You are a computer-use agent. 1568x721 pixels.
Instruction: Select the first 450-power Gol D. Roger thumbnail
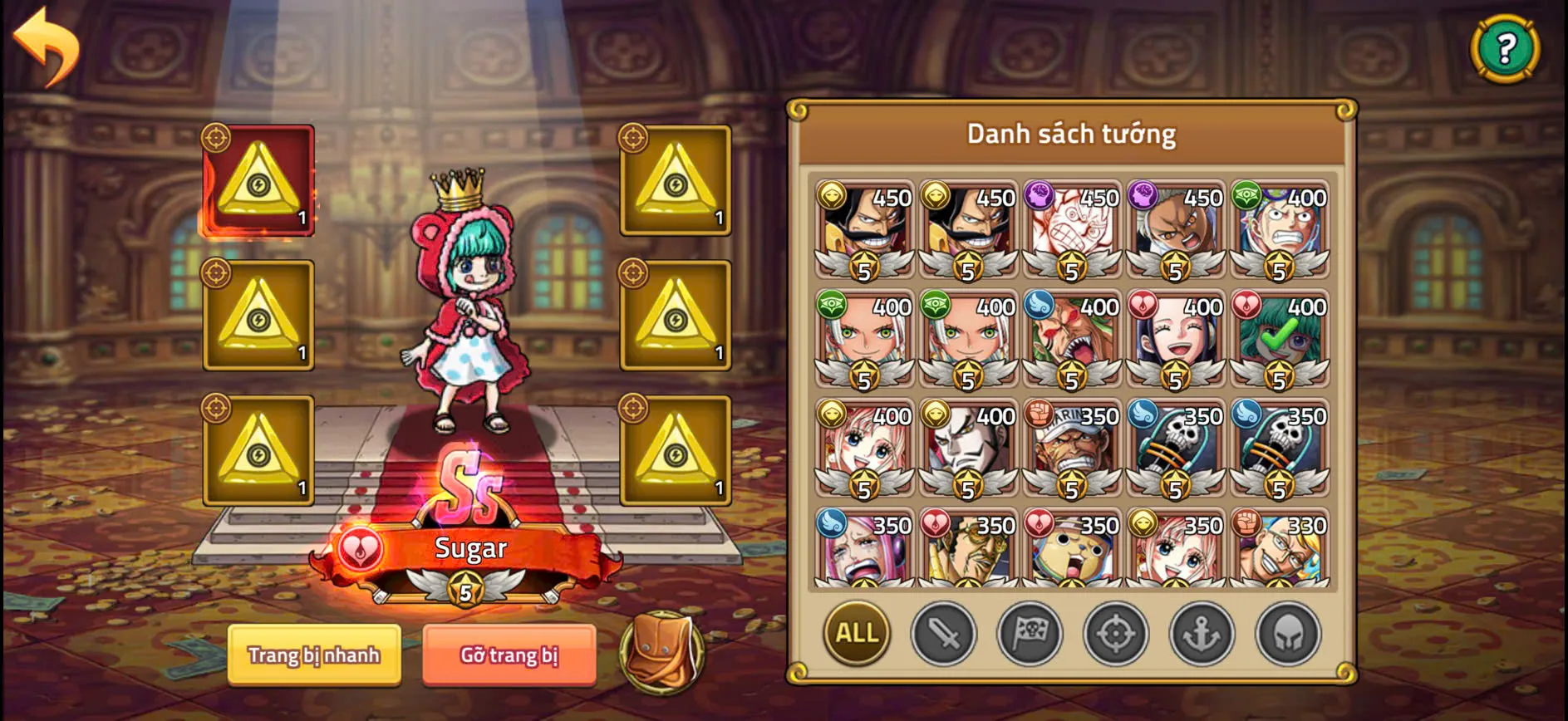[x=865, y=231]
